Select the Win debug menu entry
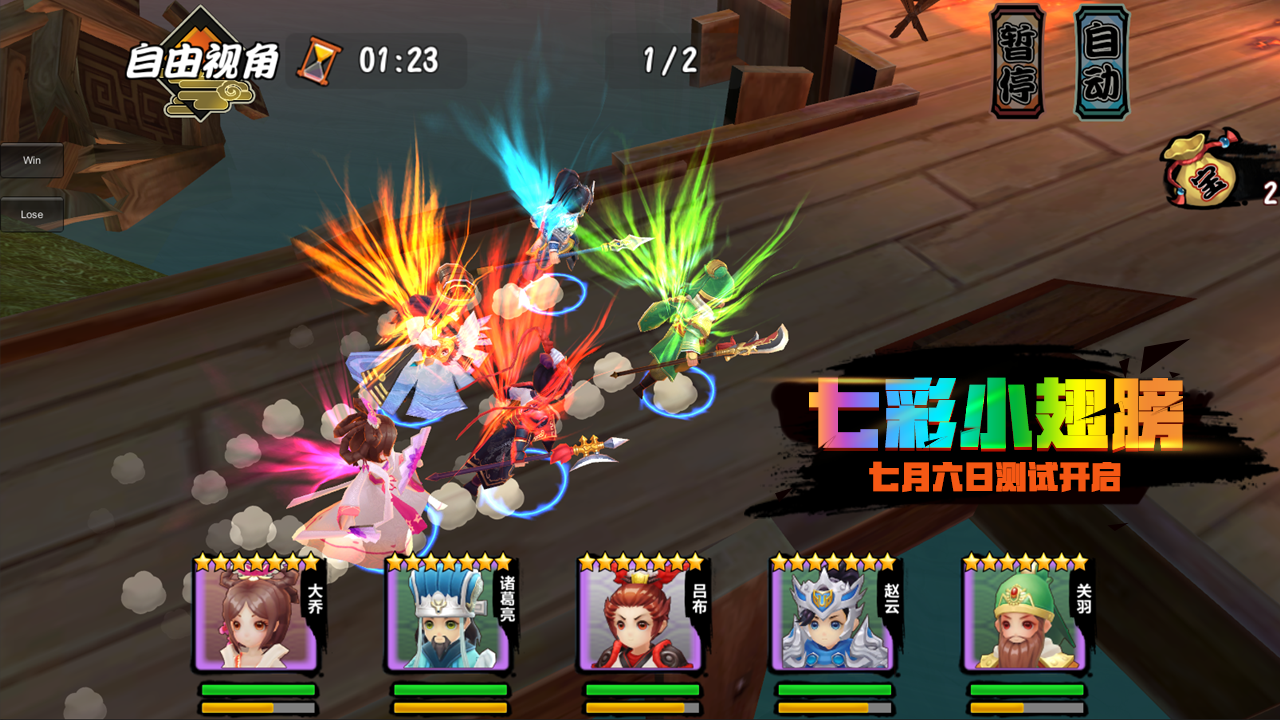 pos(33,160)
